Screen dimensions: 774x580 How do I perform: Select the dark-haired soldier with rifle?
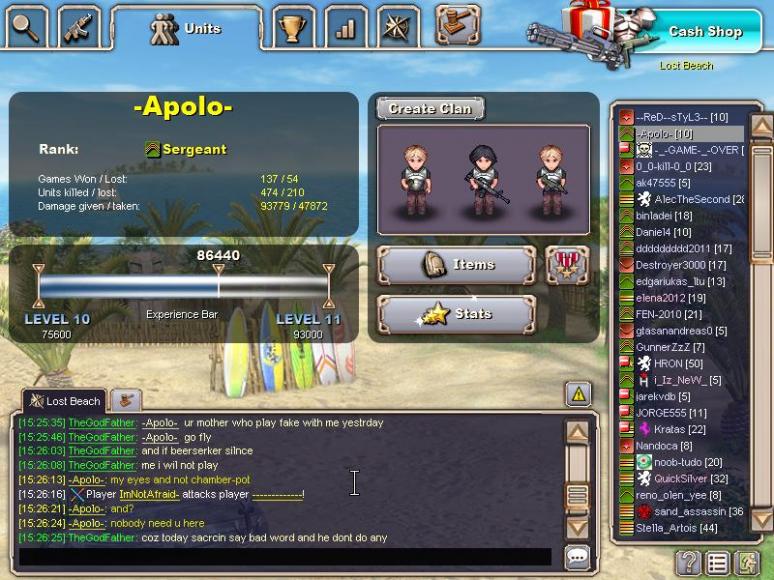pos(483,178)
